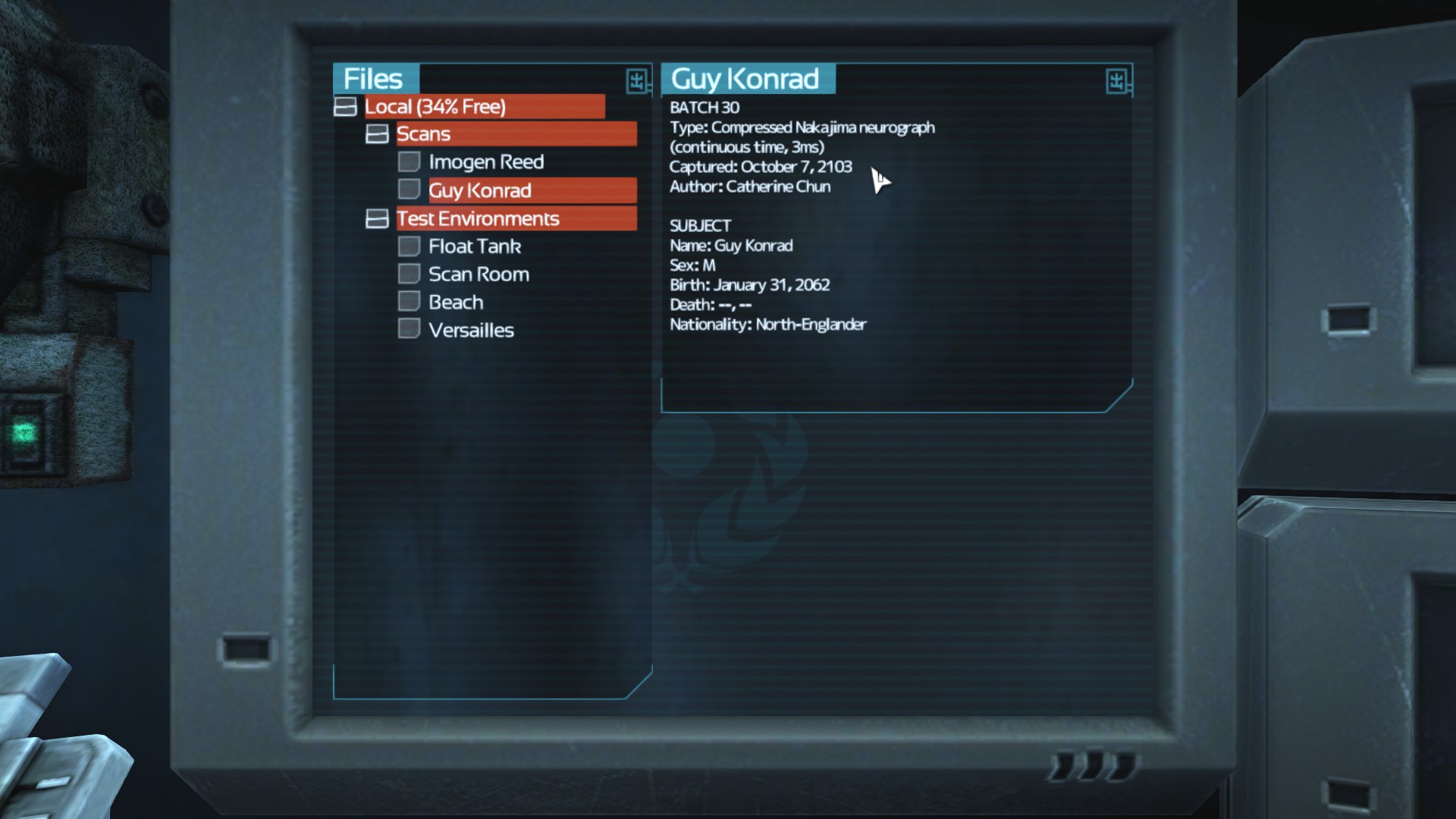1456x819 pixels.
Task: Click the Test Environments folder label
Action: [x=478, y=219]
